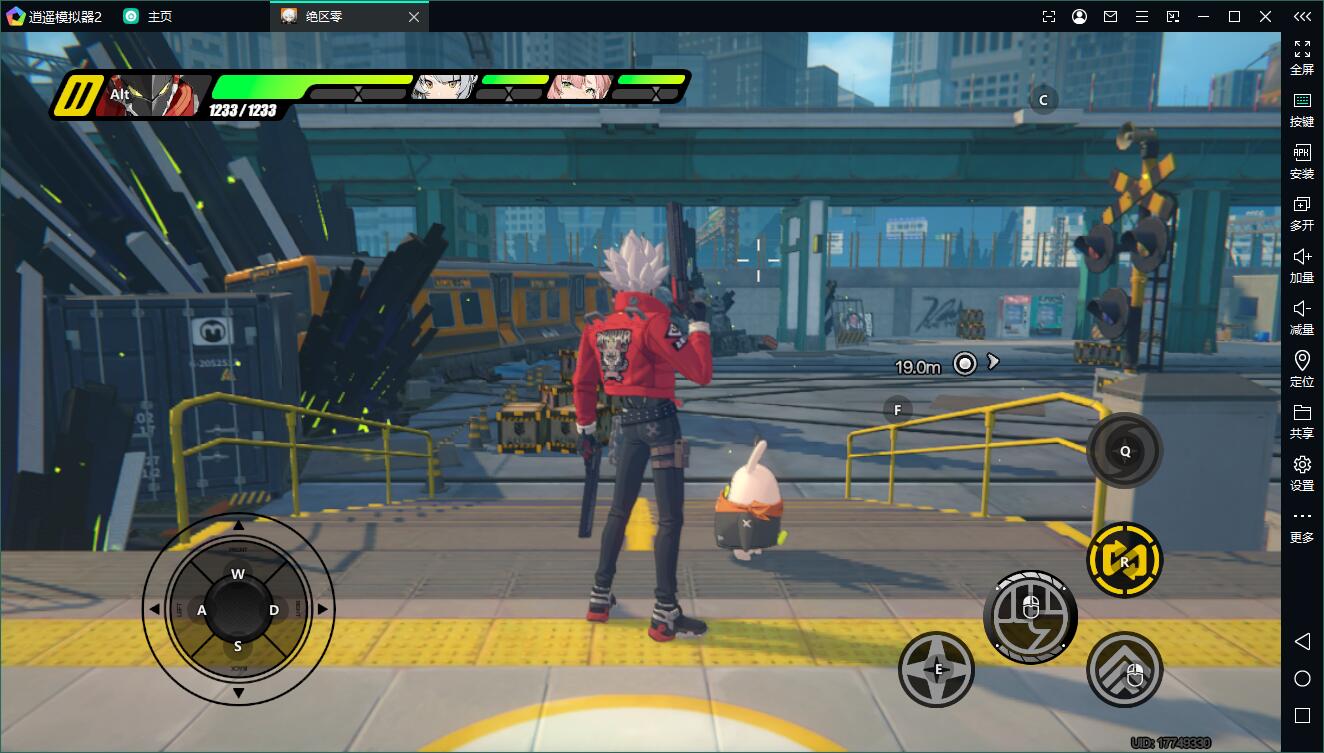Open the emulator 设置 settings panel
Viewport: 1324px width, 753px height.
1302,473
